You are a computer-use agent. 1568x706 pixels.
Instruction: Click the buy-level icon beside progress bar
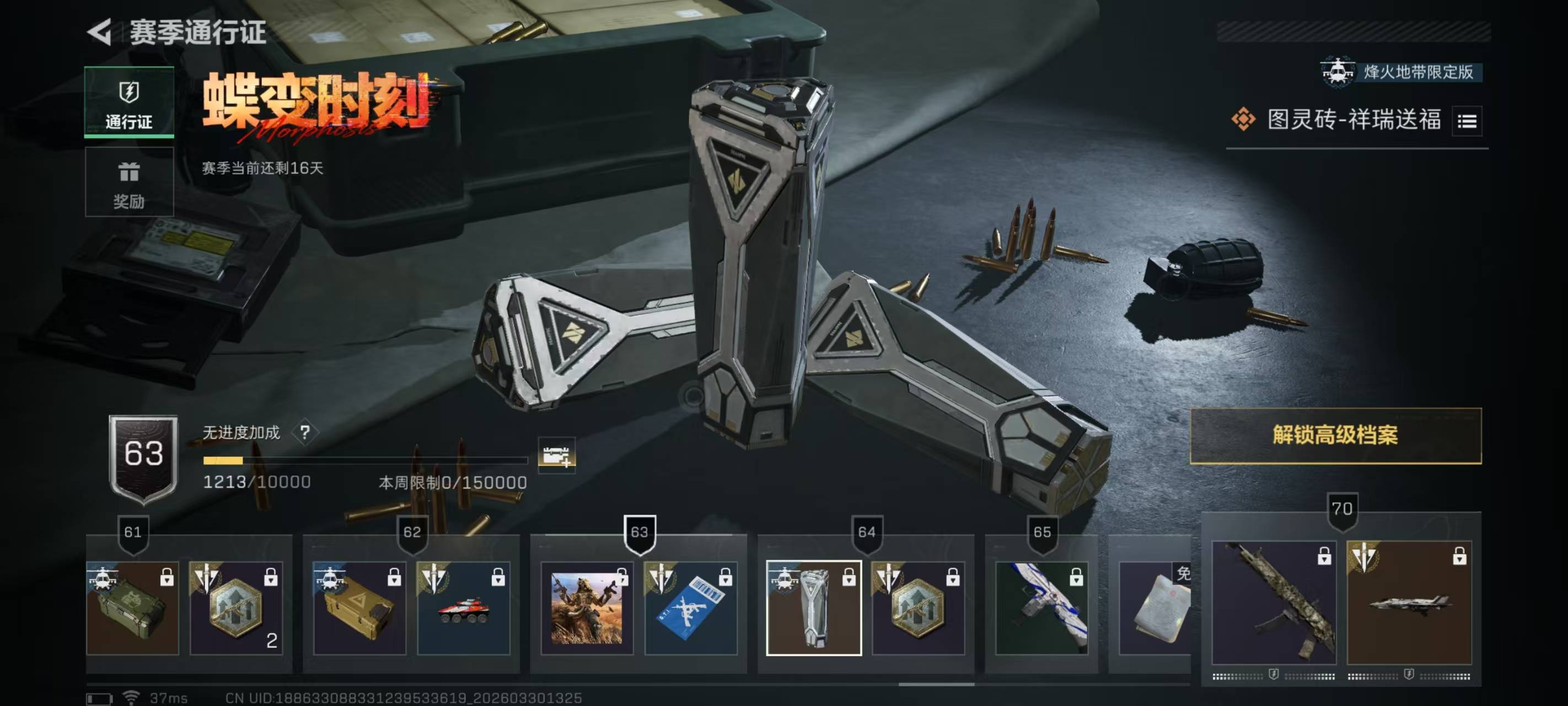point(556,454)
